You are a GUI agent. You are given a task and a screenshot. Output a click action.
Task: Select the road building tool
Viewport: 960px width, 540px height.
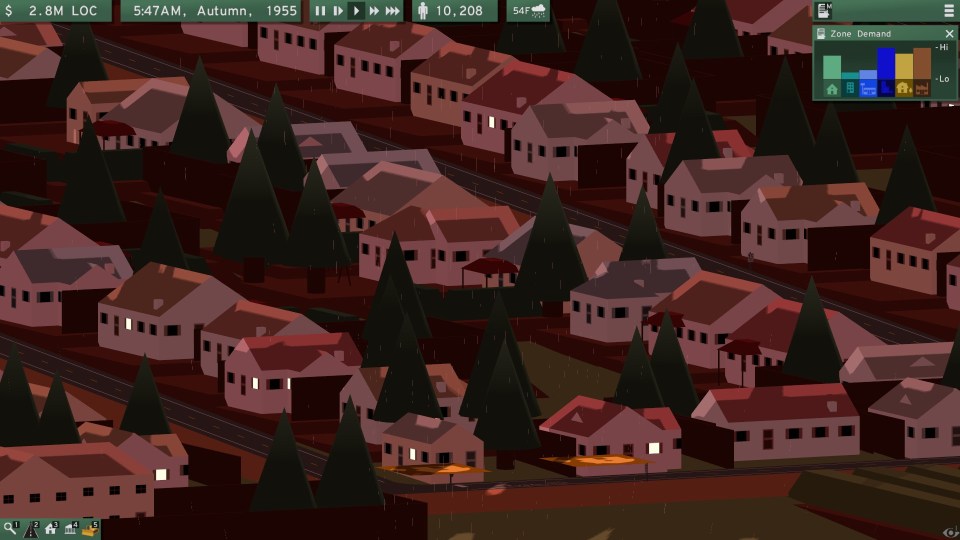pos(30,530)
